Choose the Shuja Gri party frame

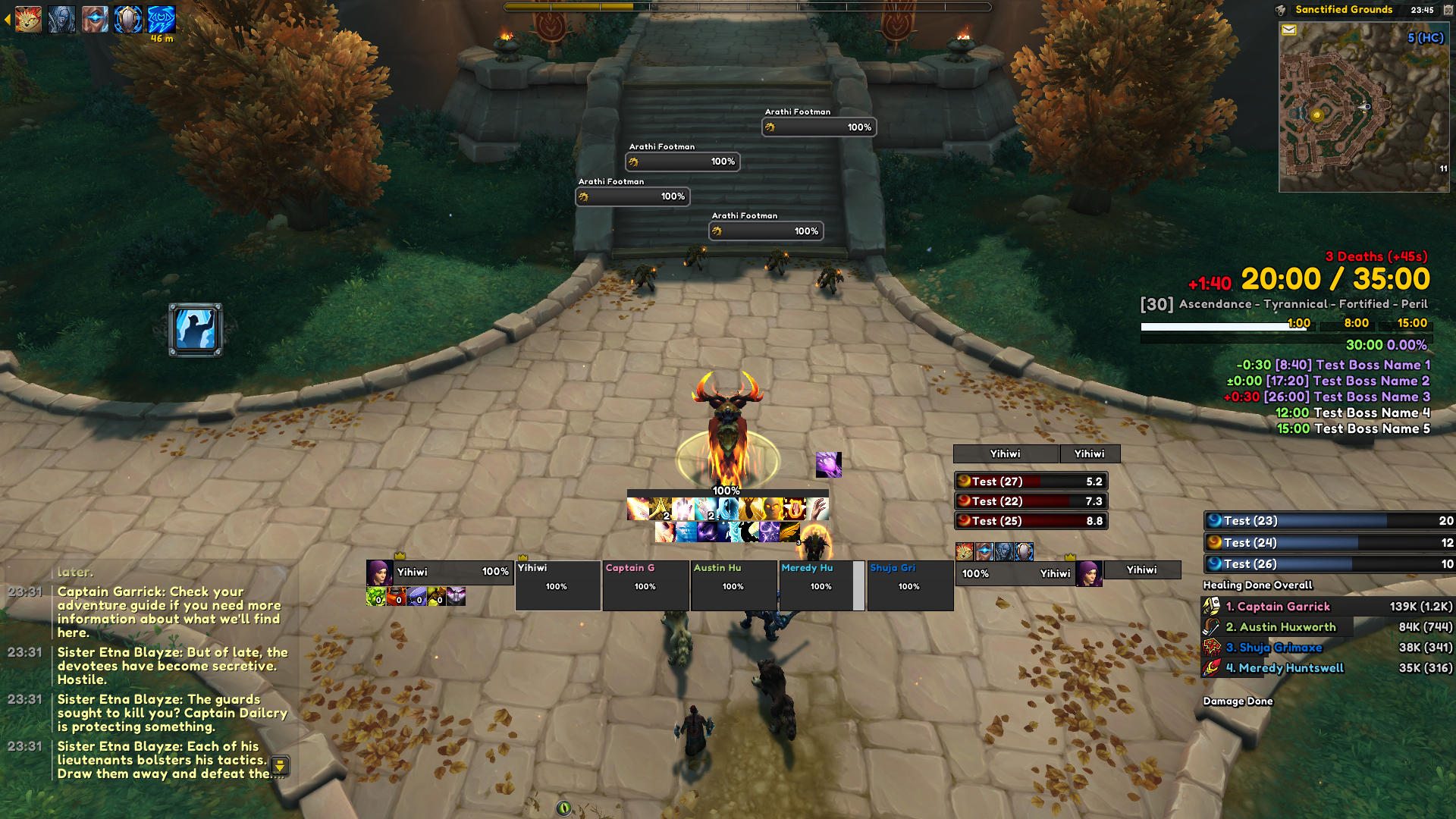tap(909, 585)
